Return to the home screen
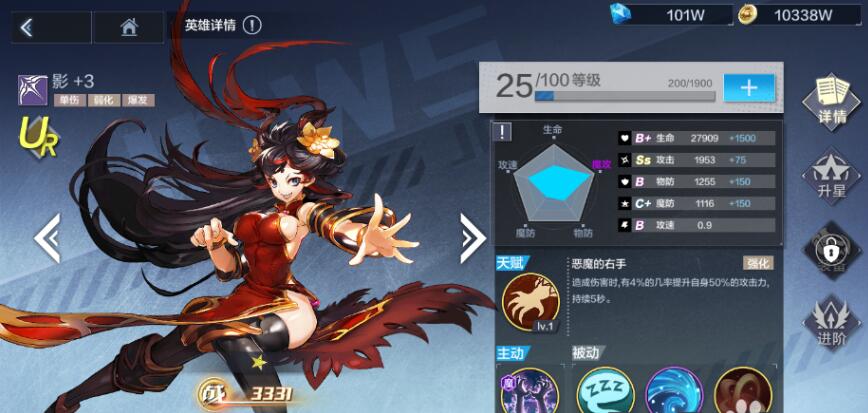 (128, 28)
